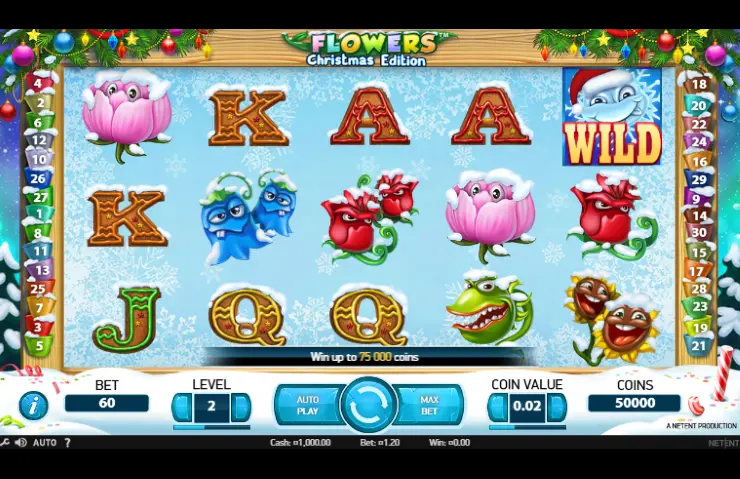The height and width of the screenshot is (479, 740).
Task: Lower the Coin Value
Action: [x=498, y=407]
